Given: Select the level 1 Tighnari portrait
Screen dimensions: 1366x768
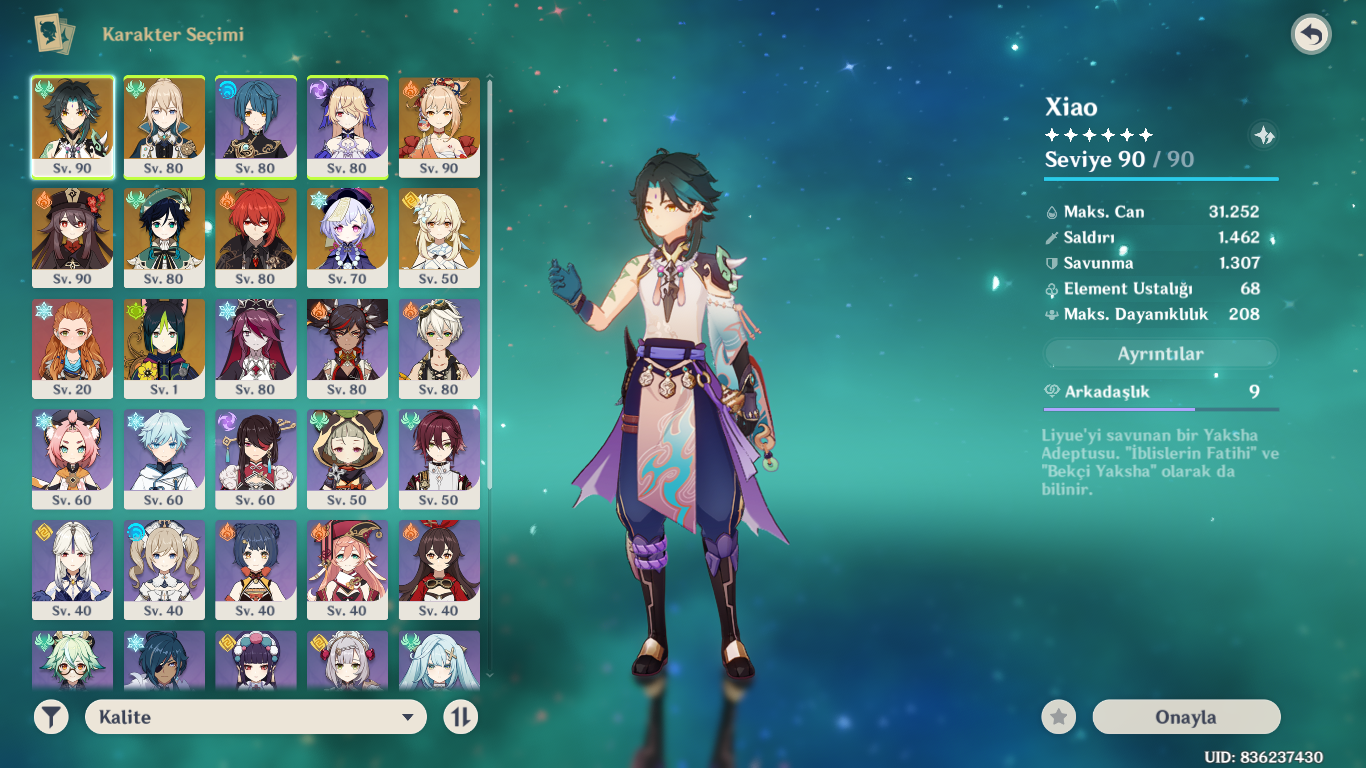Looking at the screenshot, I should 163,348.
